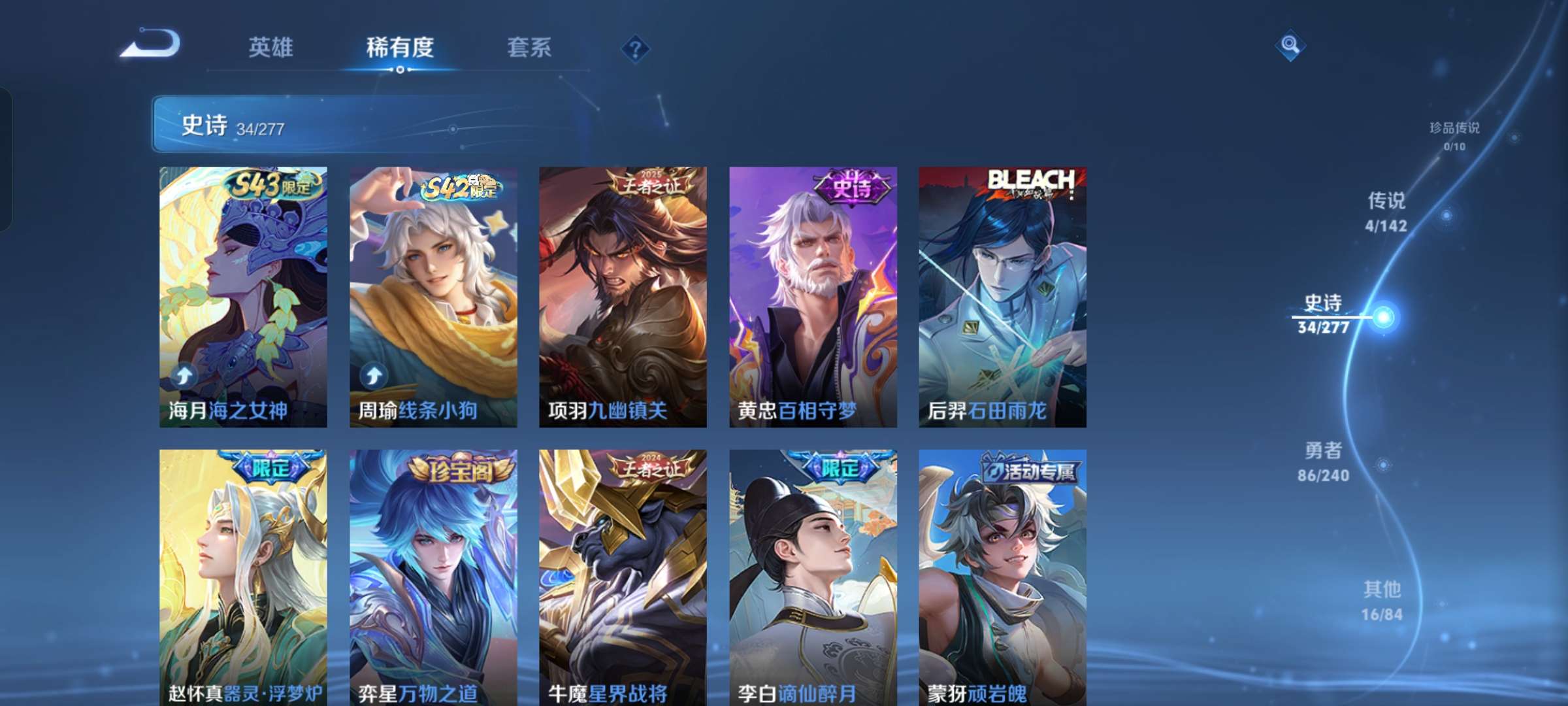The image size is (1568, 706).
Task: View the 蒙犽 顽岩魄 skin card
Action: coord(1002,577)
